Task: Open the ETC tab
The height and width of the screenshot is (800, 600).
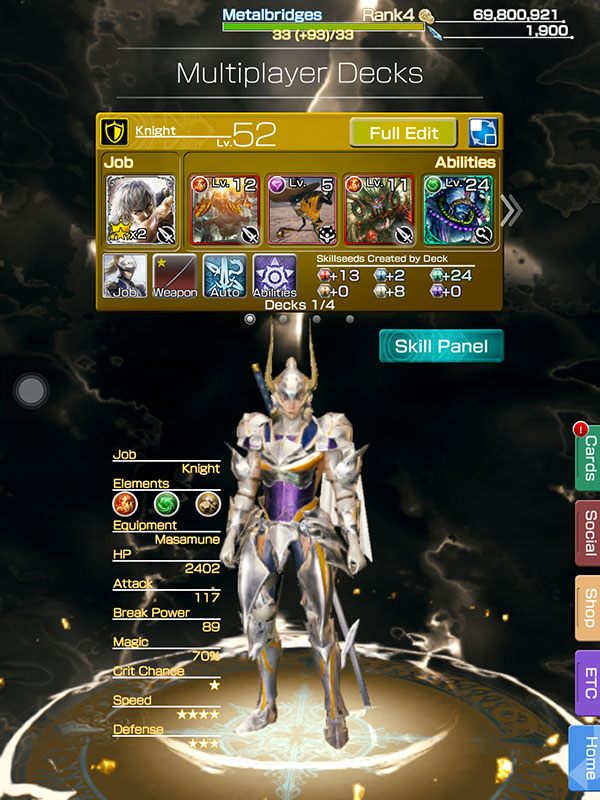Action: (x=588, y=682)
